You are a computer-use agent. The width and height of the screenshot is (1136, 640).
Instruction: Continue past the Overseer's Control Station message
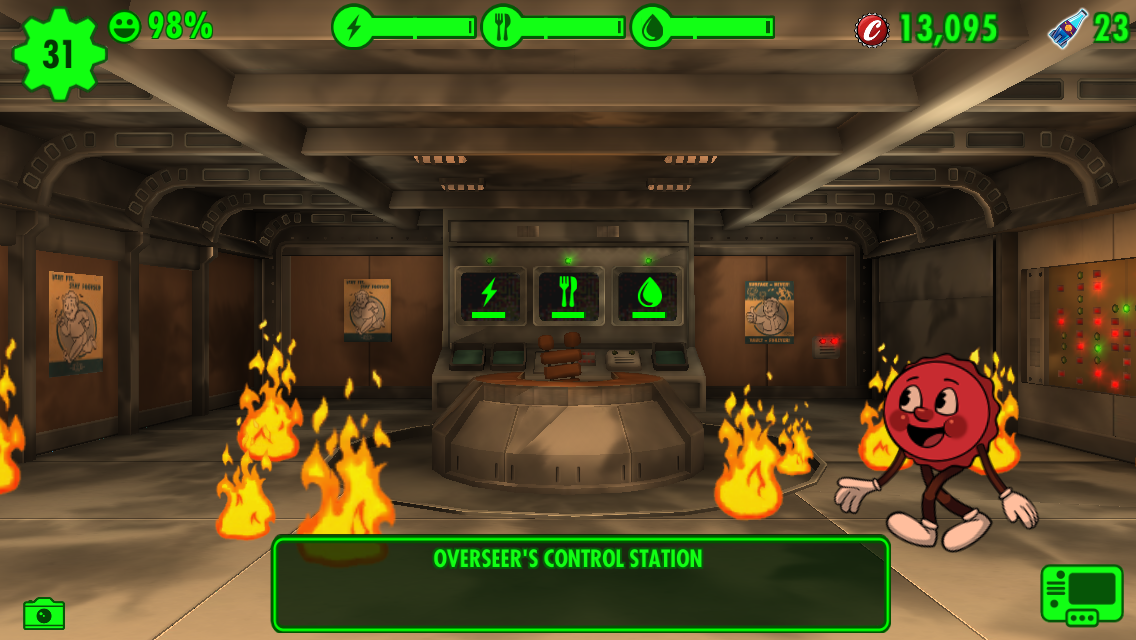pos(580,584)
